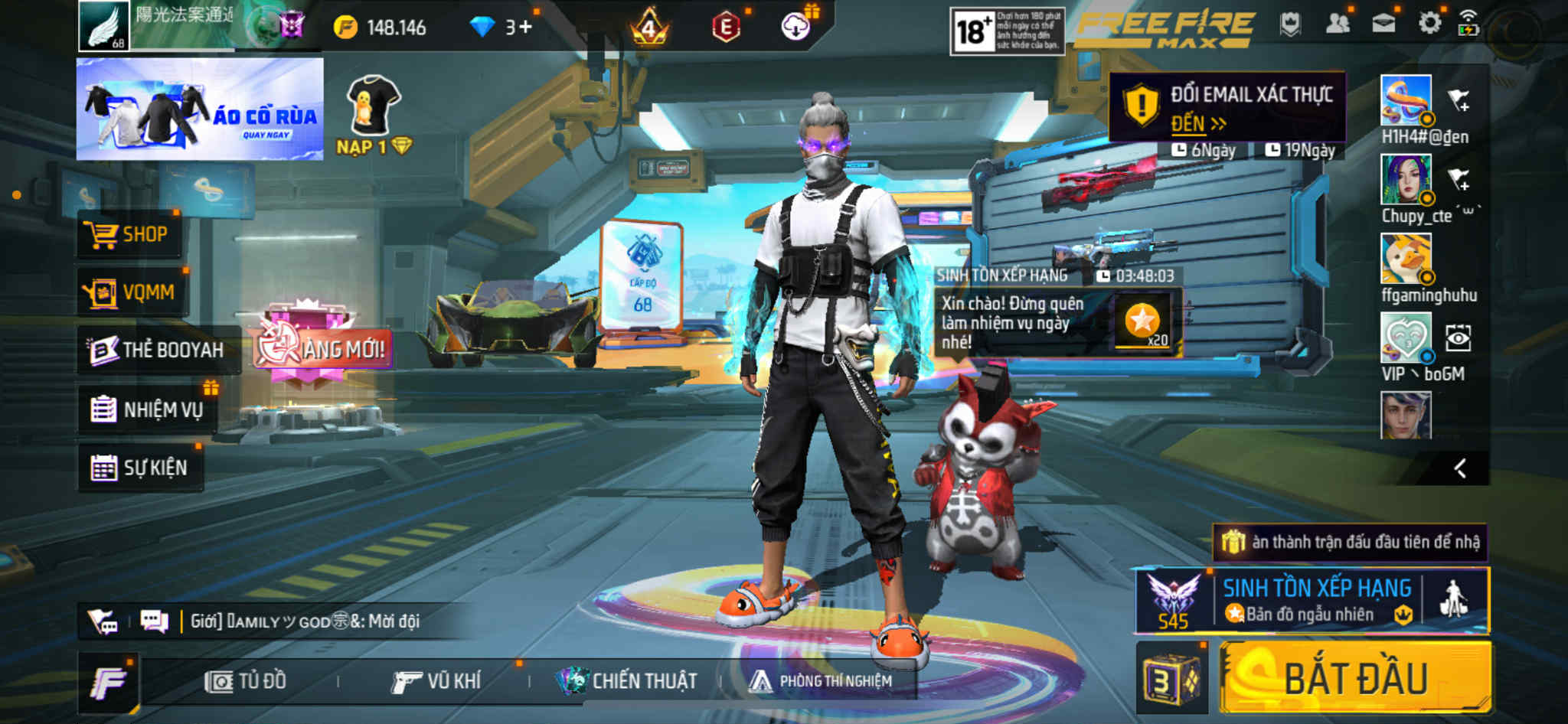Open TỦ ĐỒ wardrobe
The image size is (1568, 724).
coord(246,681)
